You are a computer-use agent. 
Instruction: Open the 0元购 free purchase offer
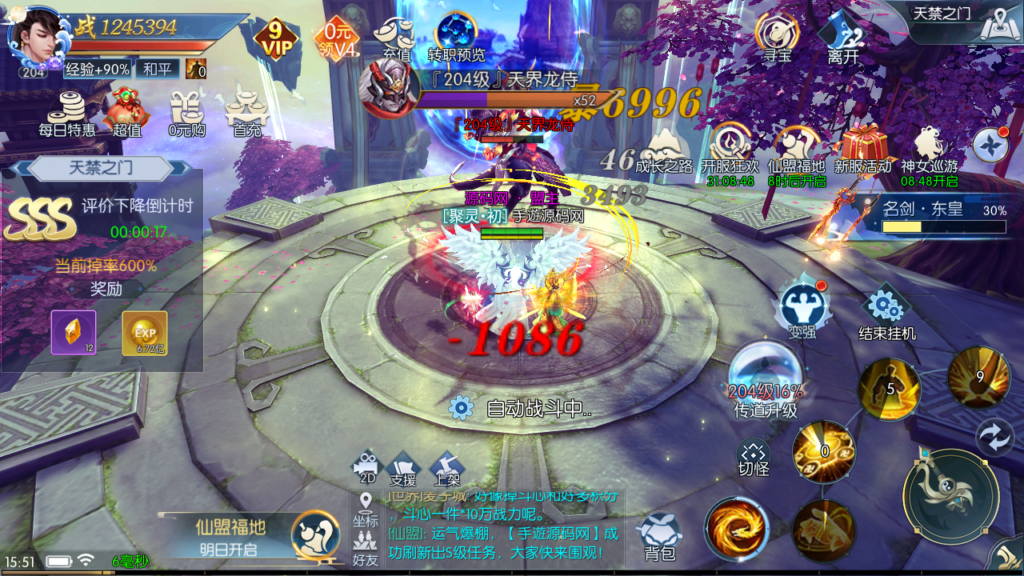click(x=186, y=111)
